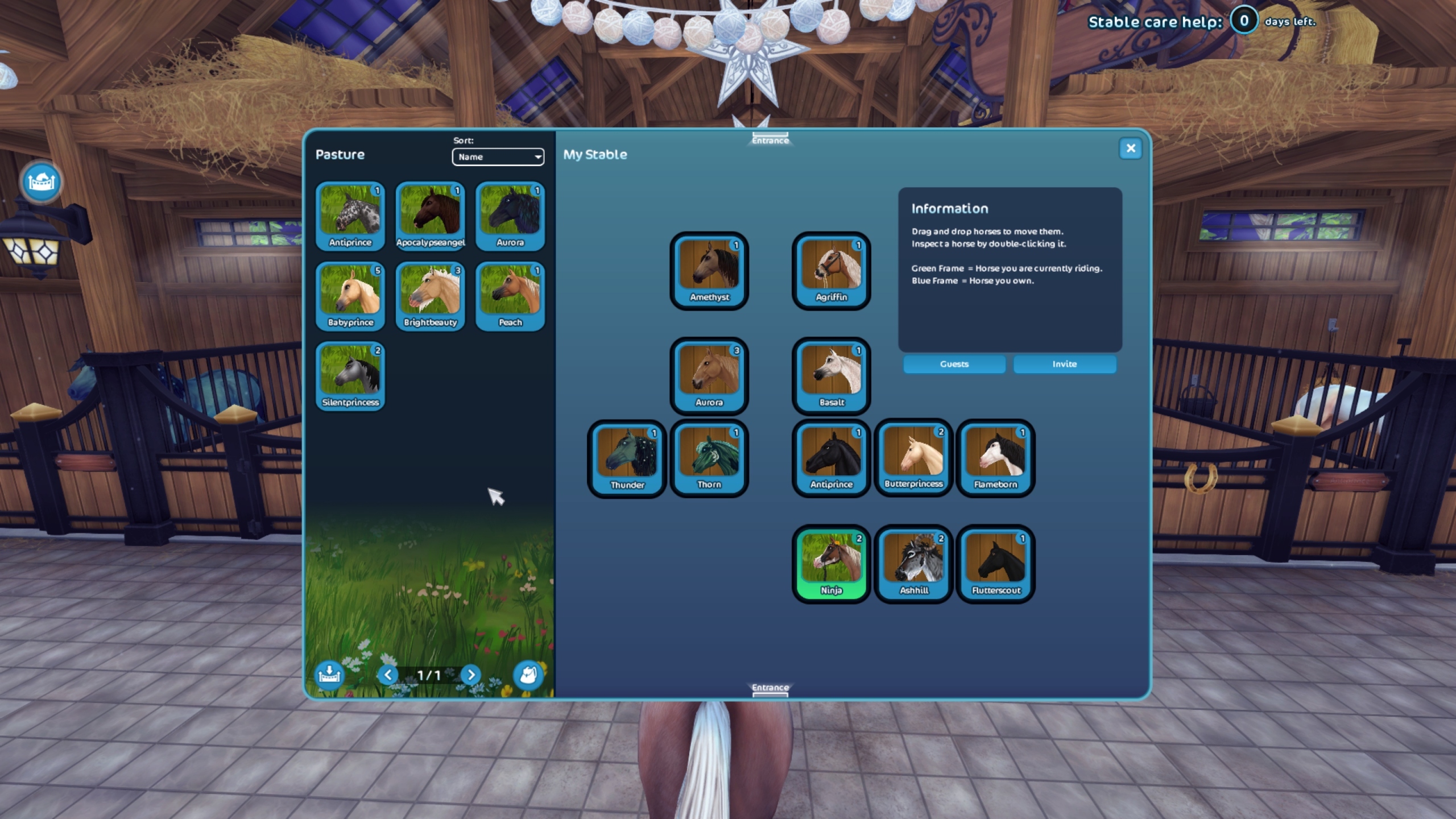This screenshot has width=1456, height=819.
Task: Select Silentprincess in the Pasture list
Action: (x=350, y=373)
